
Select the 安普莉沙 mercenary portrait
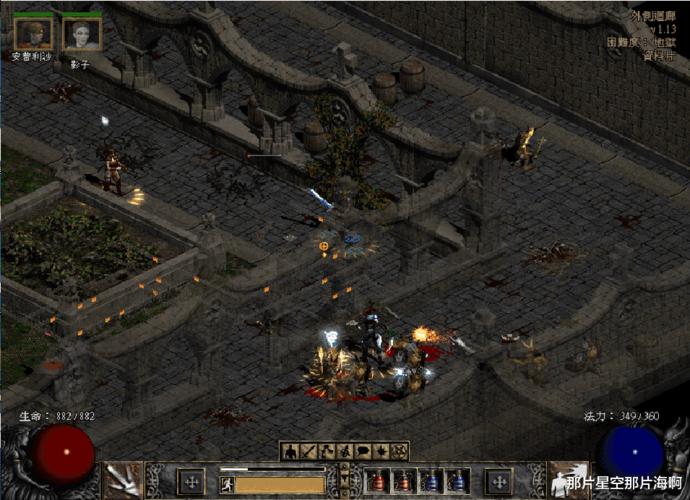coord(34,32)
